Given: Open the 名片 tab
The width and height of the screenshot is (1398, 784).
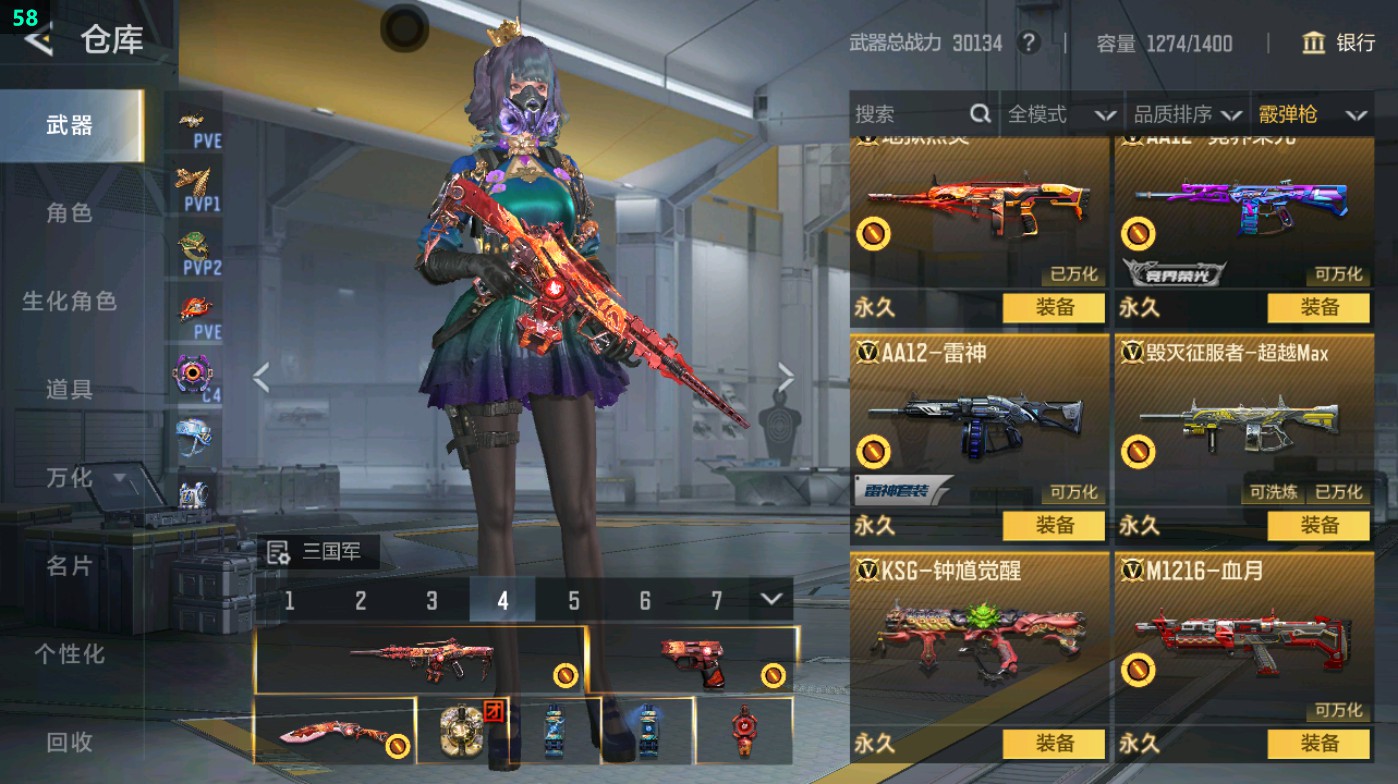Looking at the screenshot, I should (69, 566).
